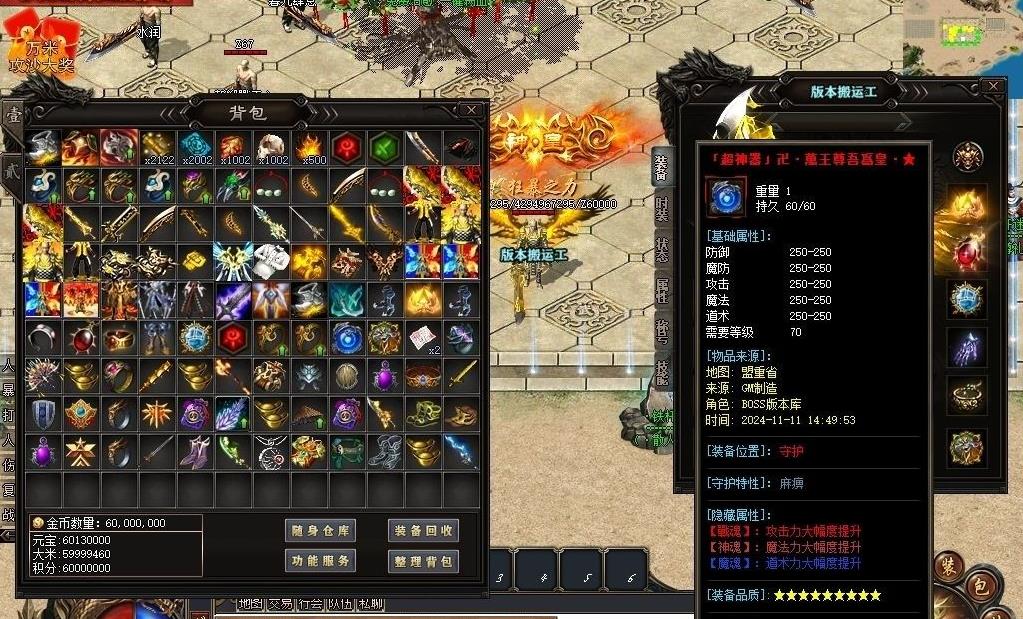Sort inventory with 整理背包 button
Viewport: 1023px width, 619px height.
point(423,561)
